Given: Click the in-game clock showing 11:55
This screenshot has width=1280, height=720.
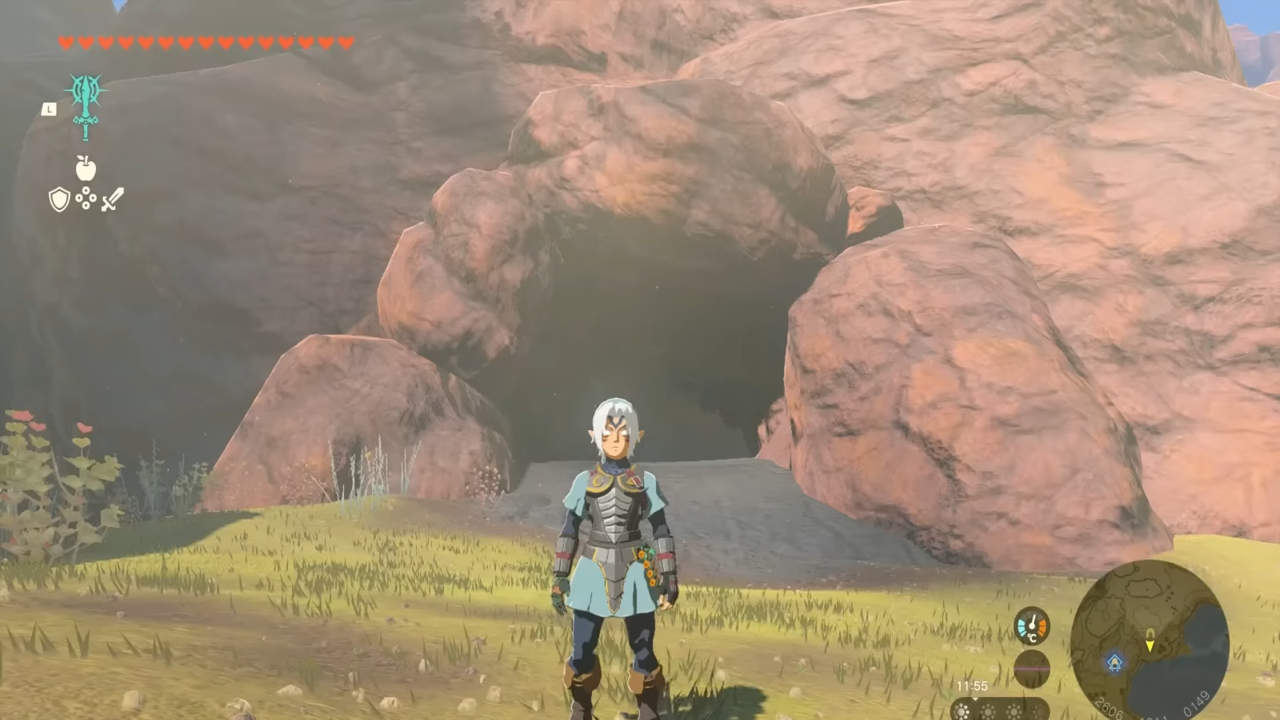Looking at the screenshot, I should [x=971, y=685].
